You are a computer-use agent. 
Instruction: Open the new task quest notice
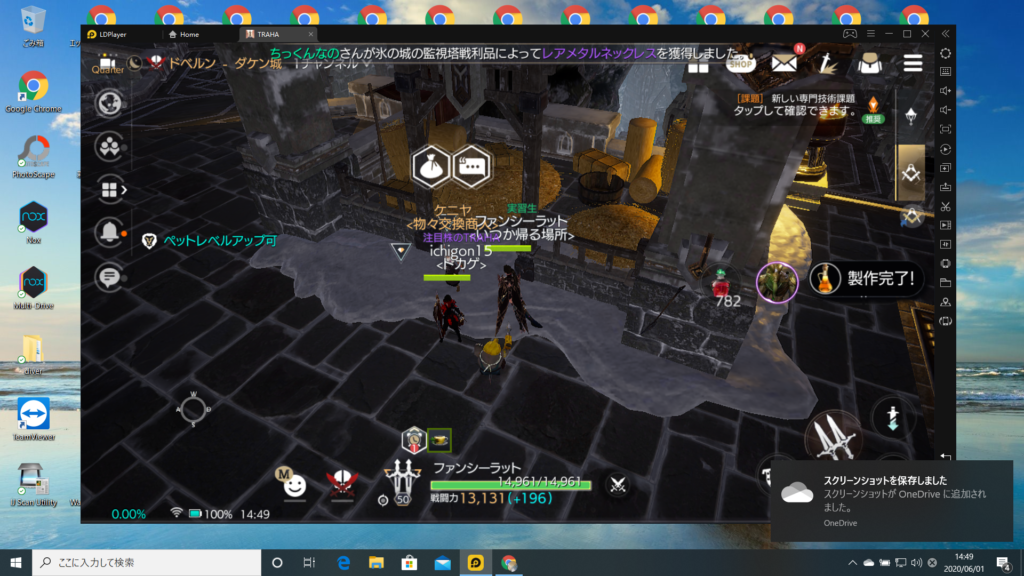pyautogui.click(x=810, y=105)
